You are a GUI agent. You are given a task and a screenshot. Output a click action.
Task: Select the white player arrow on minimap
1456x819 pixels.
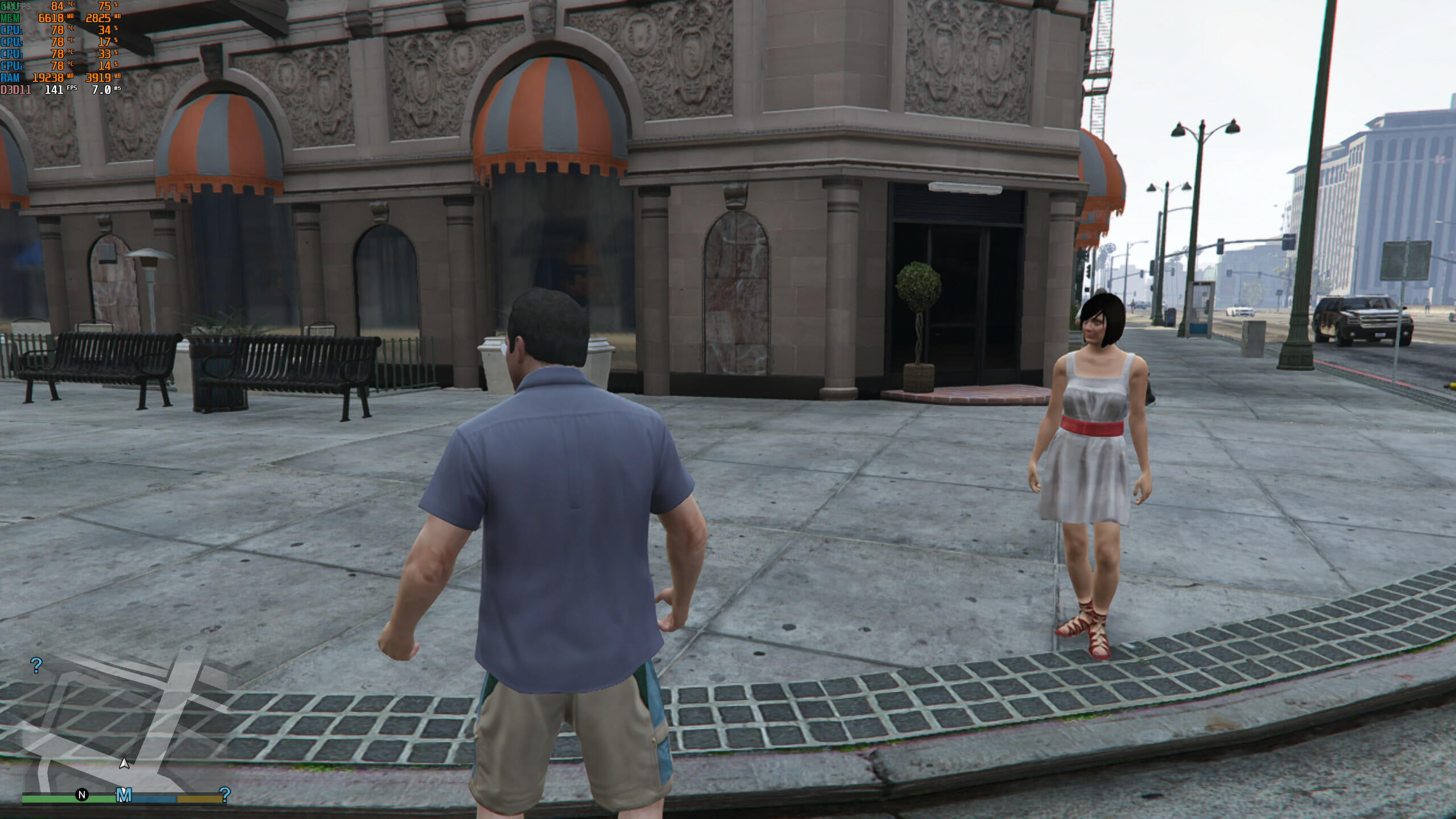pos(124,763)
